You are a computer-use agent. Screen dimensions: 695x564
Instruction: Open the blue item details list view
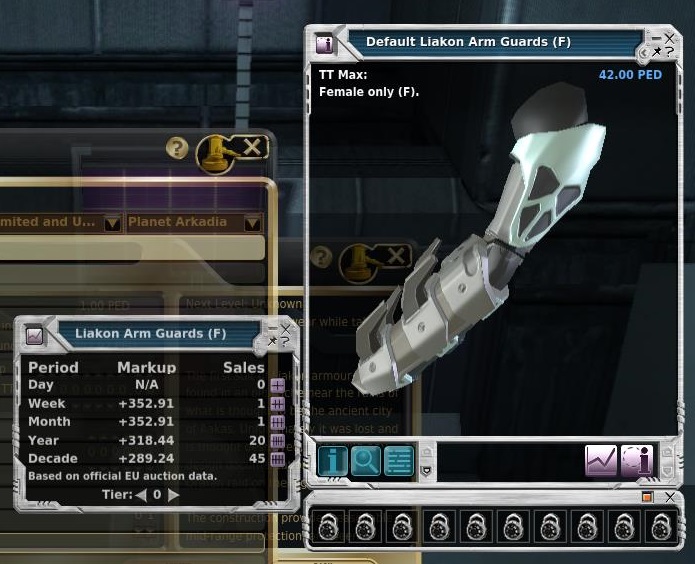point(399,460)
